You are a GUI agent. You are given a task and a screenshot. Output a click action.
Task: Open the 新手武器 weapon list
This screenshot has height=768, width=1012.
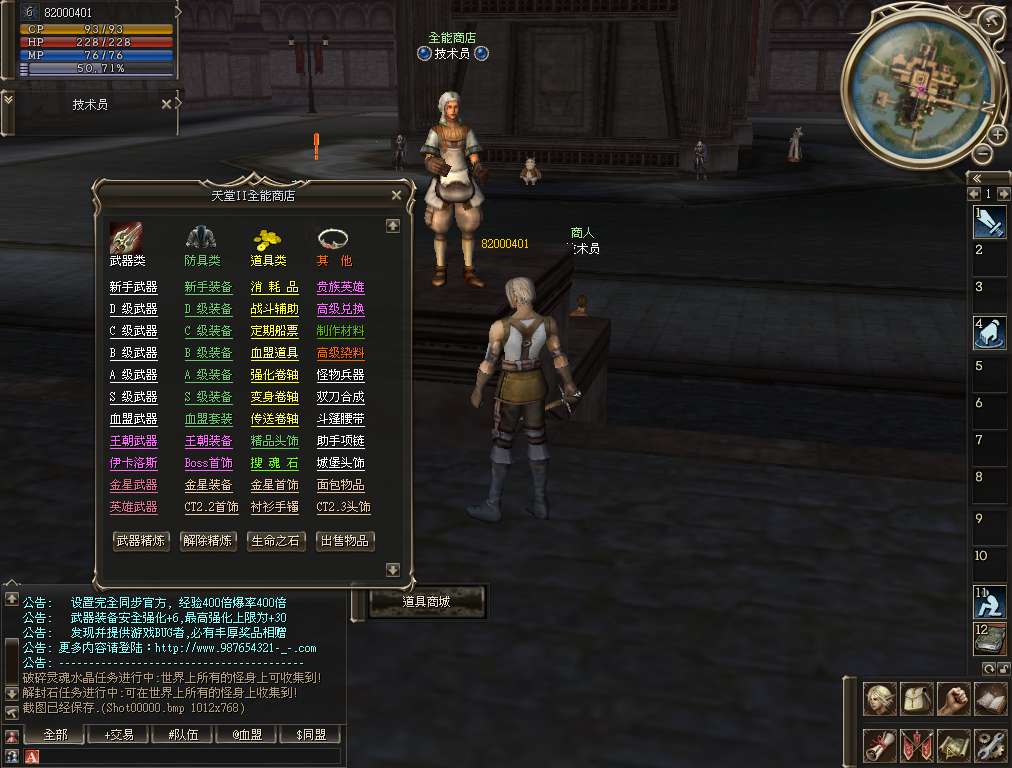[x=133, y=287]
